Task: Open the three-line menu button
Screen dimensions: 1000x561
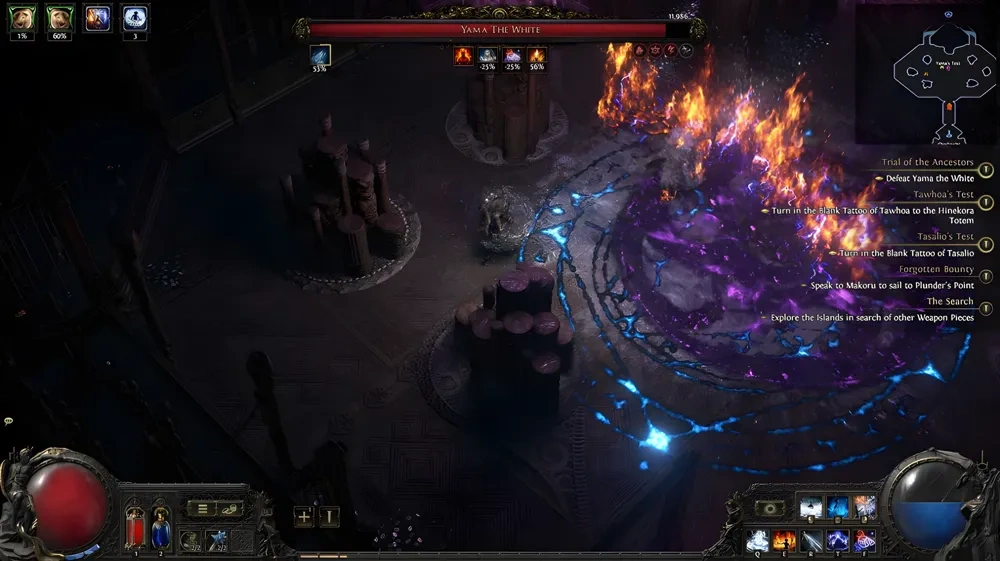Action: [202, 509]
